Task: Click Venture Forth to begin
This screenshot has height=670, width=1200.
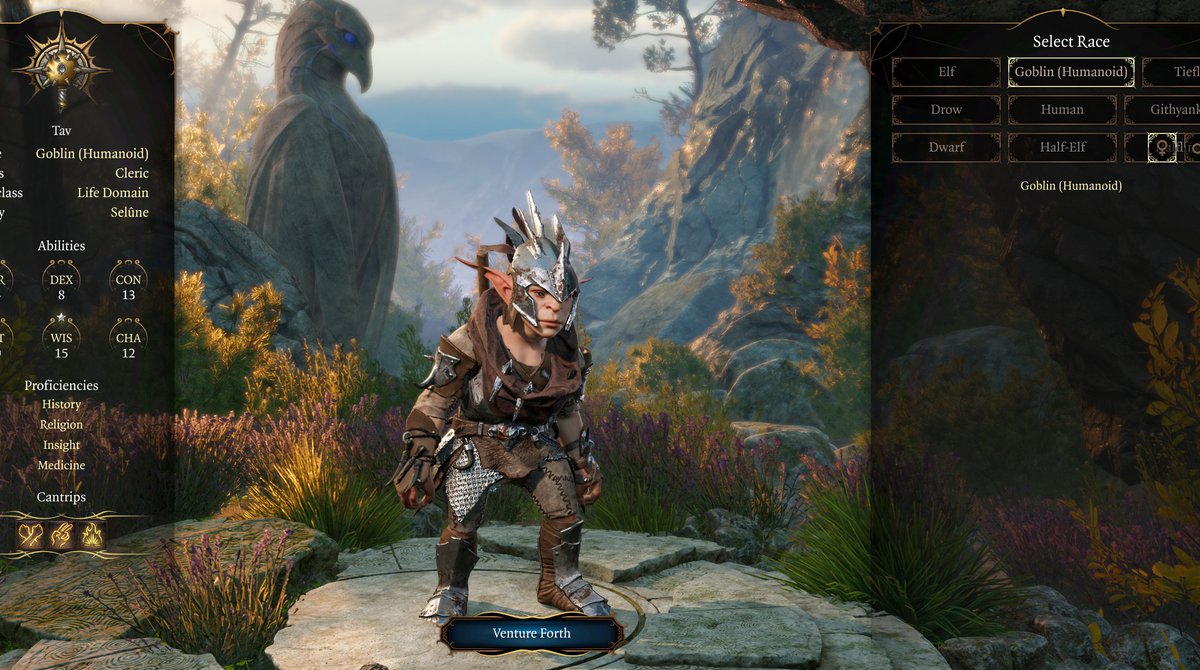Action: (x=531, y=633)
